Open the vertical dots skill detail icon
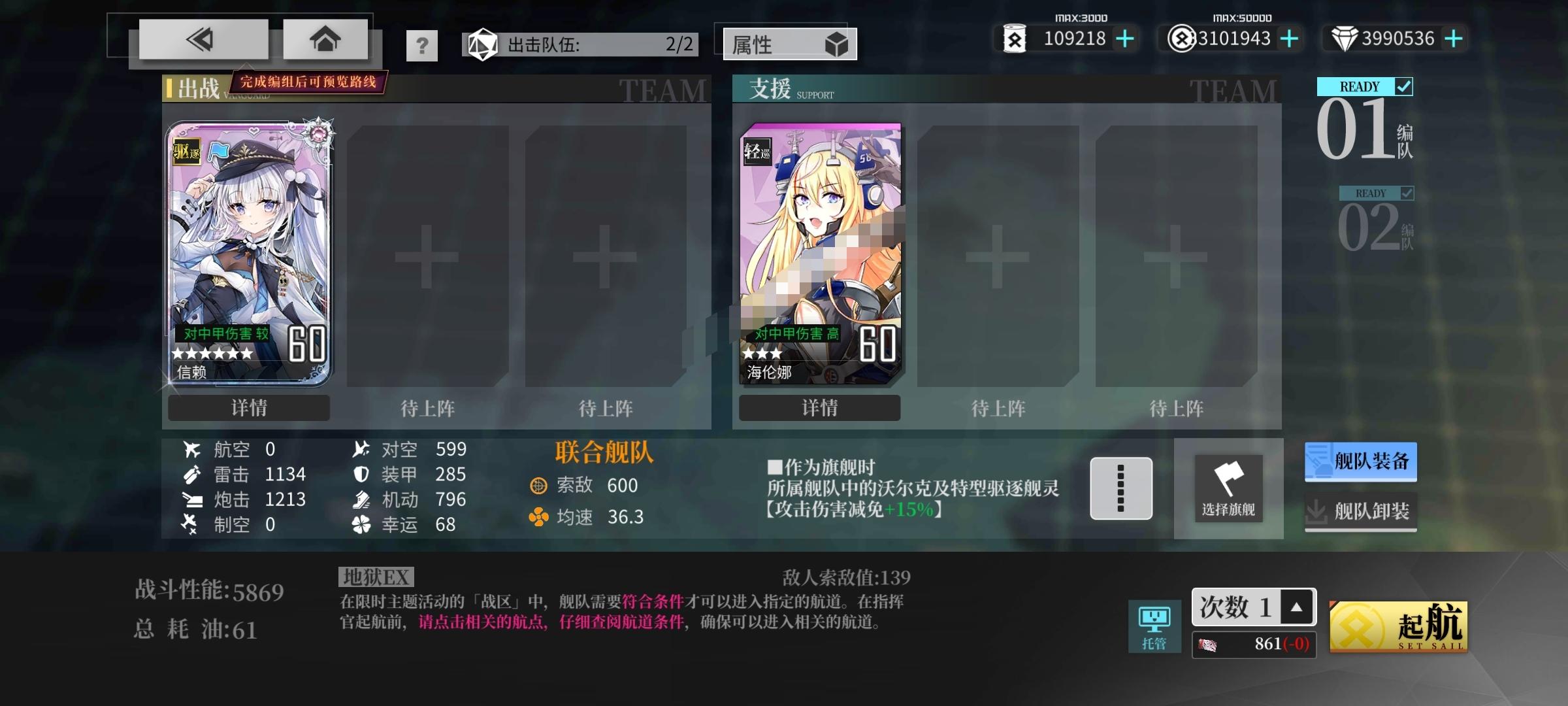The height and width of the screenshot is (706, 1568). click(x=1121, y=489)
